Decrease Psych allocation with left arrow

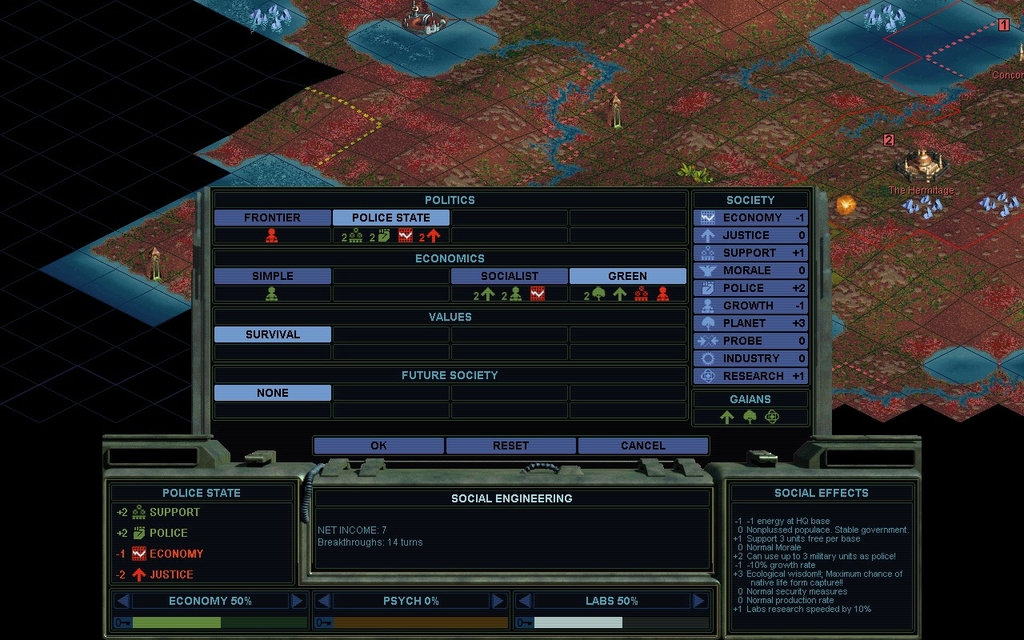(x=323, y=601)
